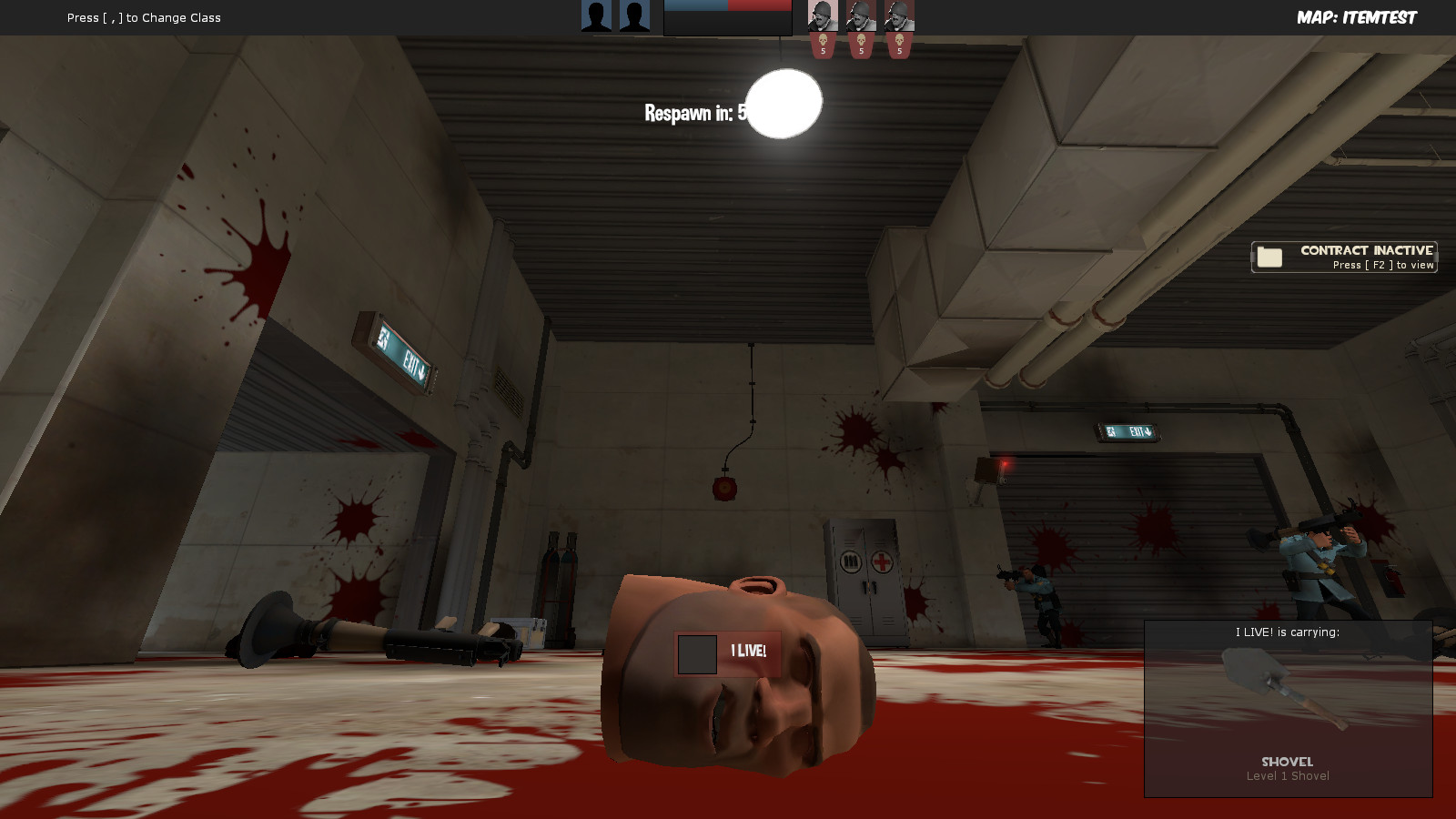
Task: Toggle the I LIVE! nameplate visible
Action: pos(726,651)
